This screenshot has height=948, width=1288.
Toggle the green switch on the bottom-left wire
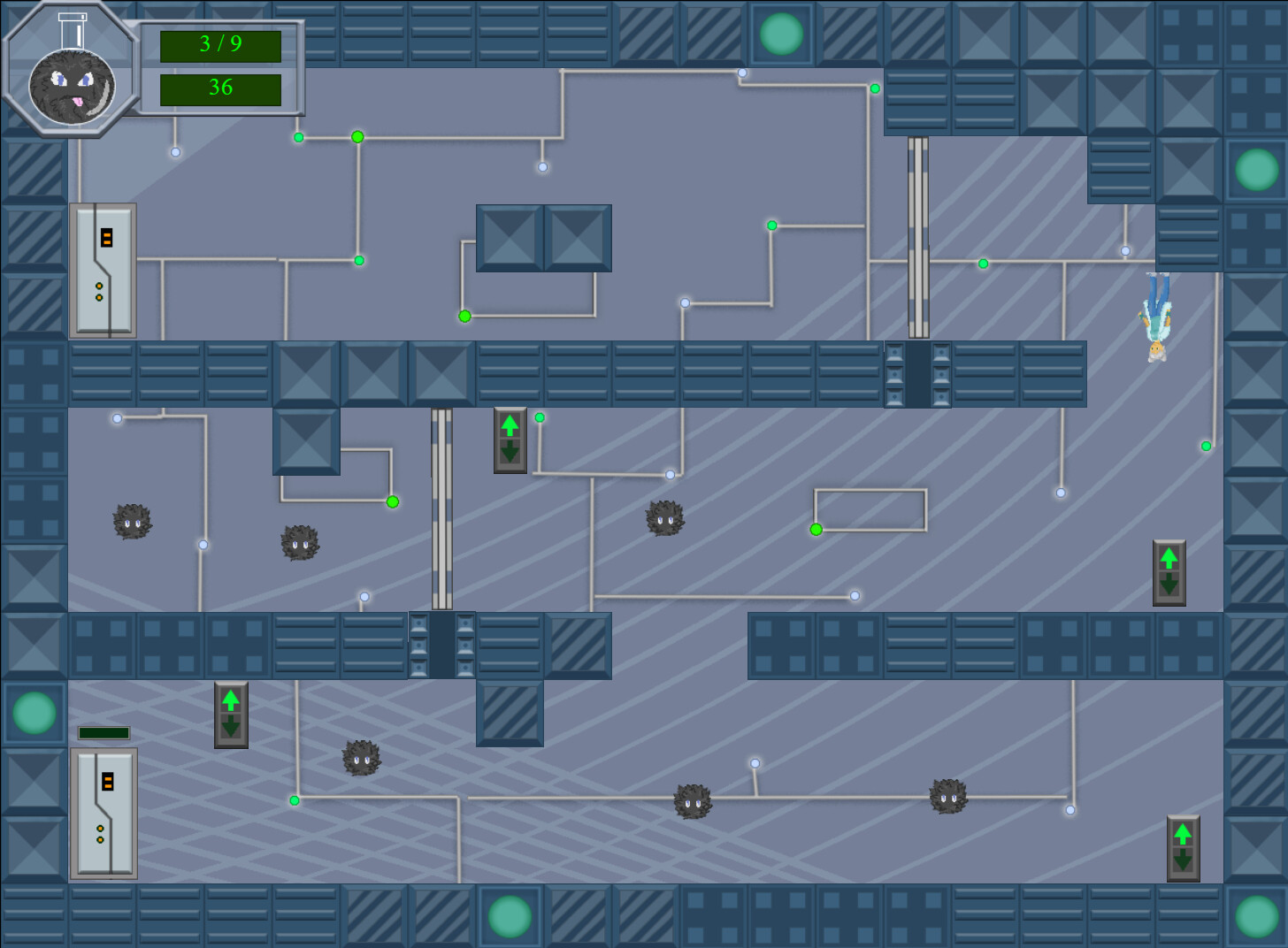coord(294,799)
